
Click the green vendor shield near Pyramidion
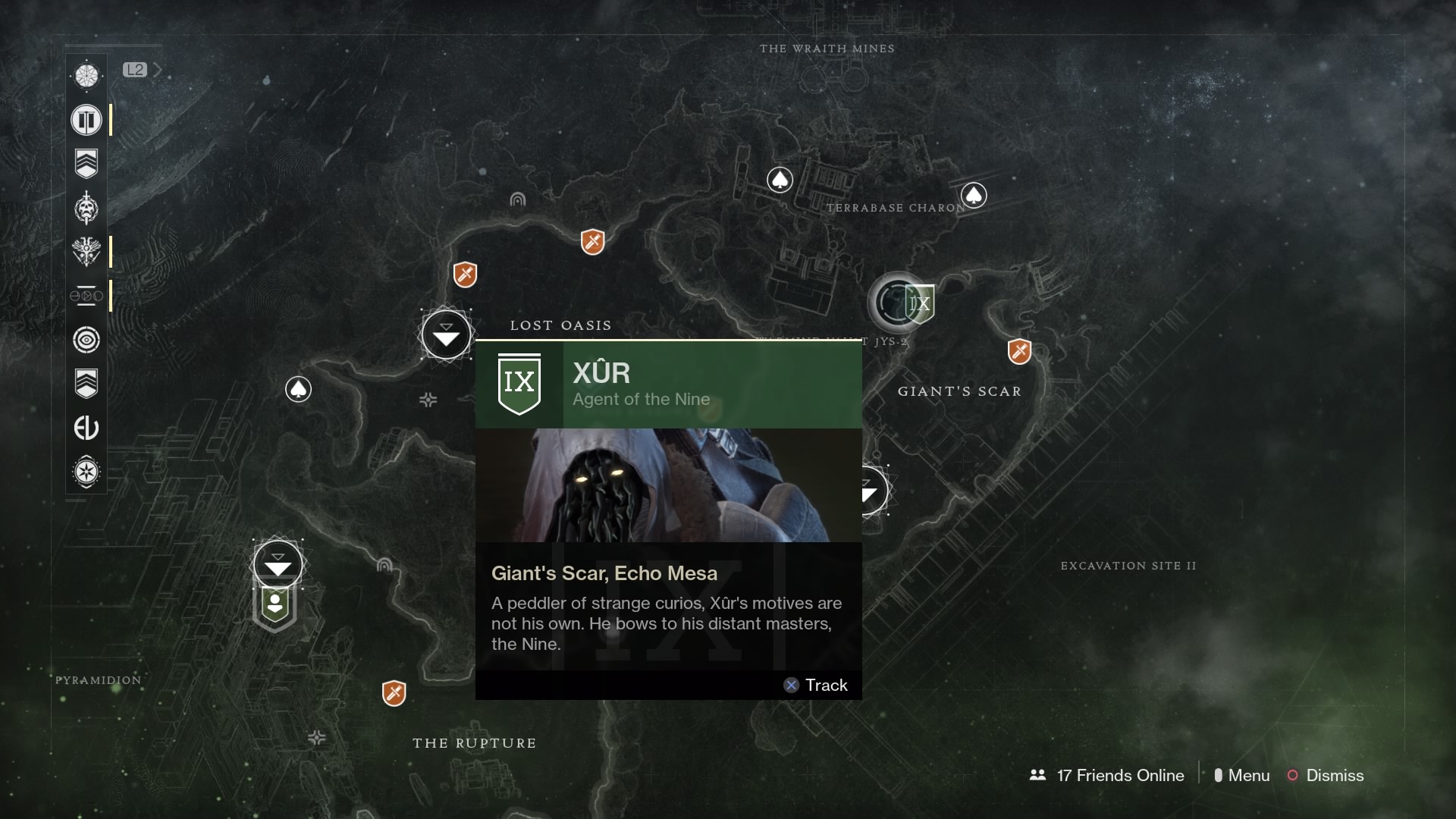click(275, 604)
